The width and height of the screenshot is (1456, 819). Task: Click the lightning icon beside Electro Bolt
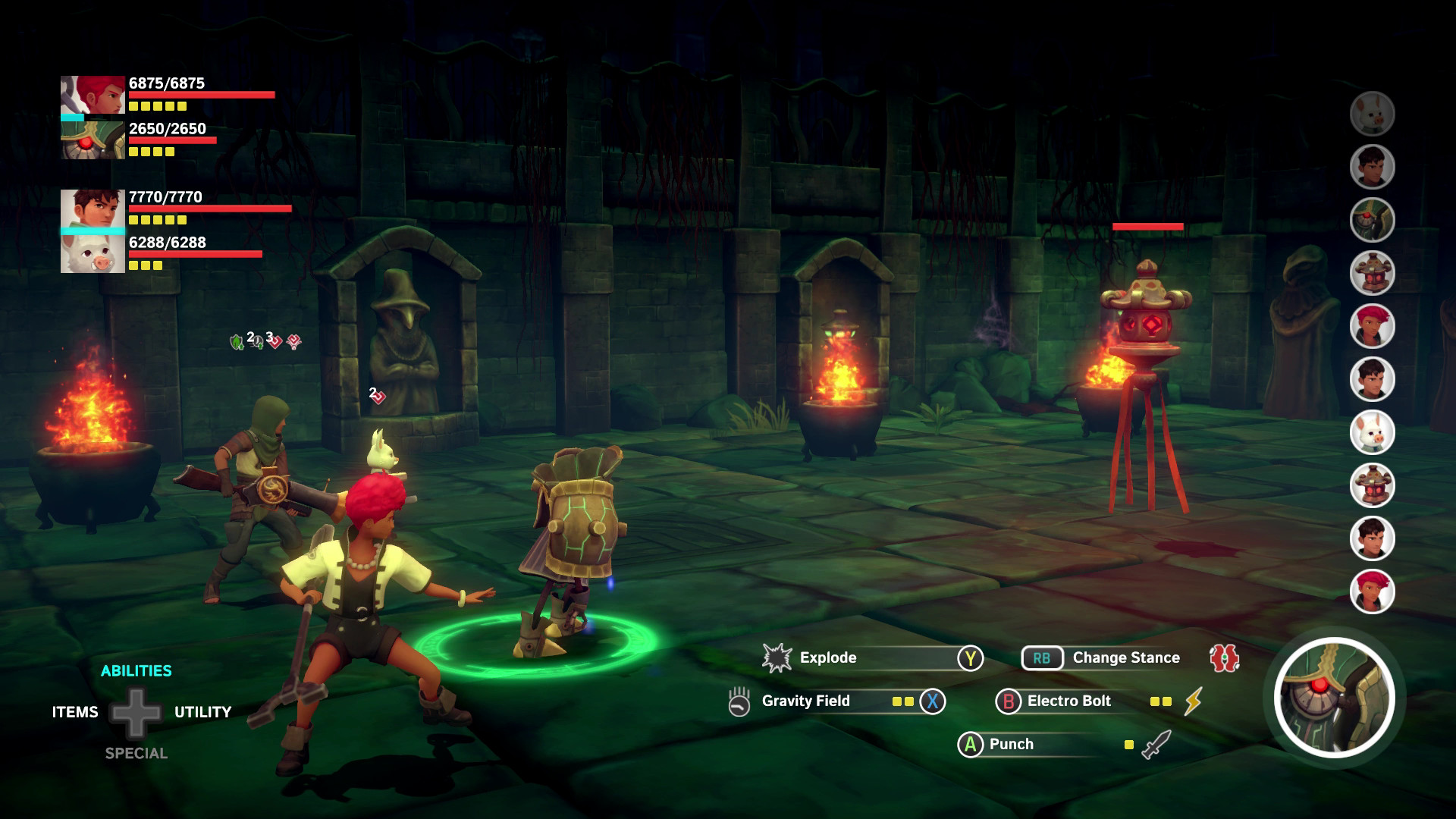1195,701
